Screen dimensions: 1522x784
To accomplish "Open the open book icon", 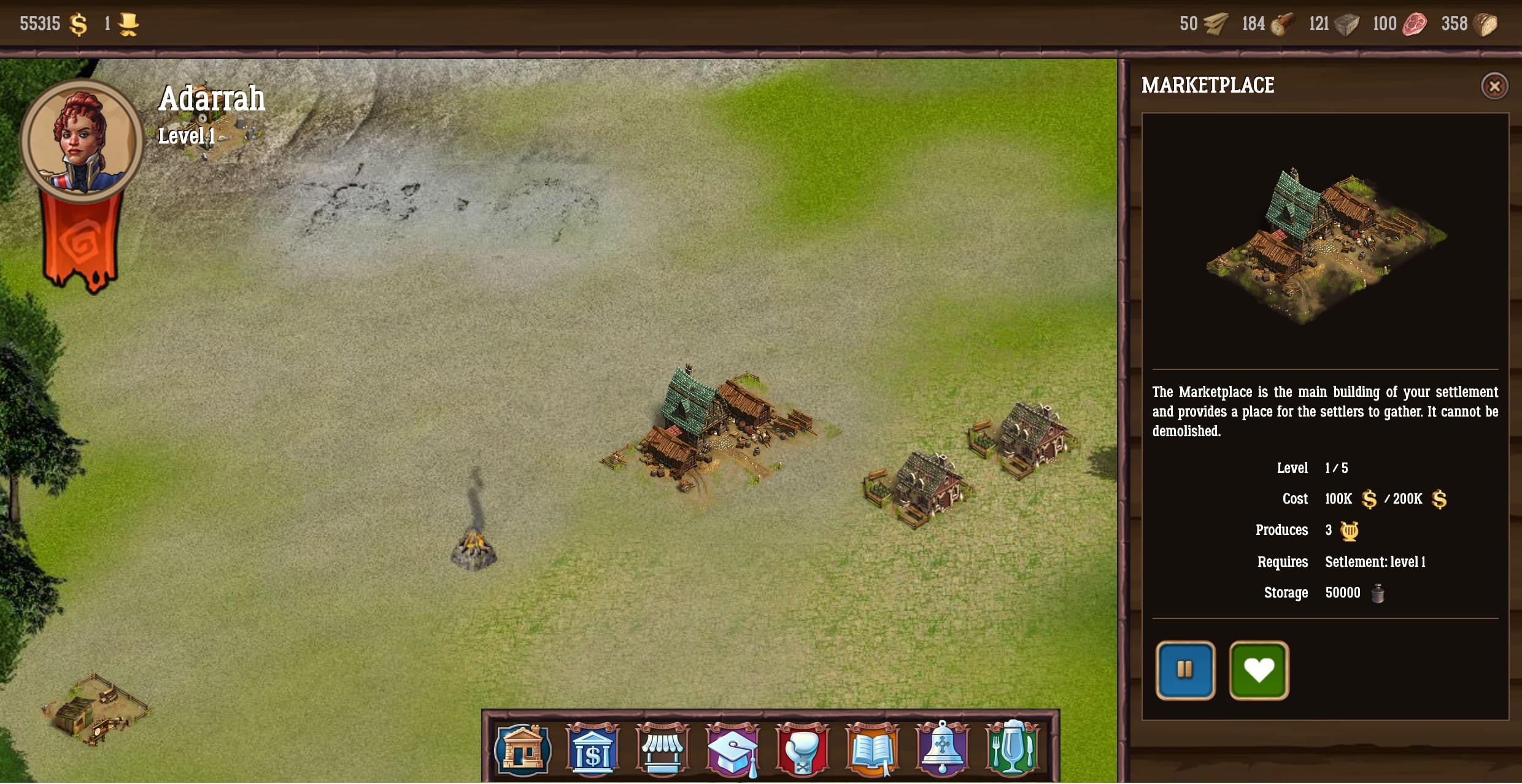I will (873, 750).
